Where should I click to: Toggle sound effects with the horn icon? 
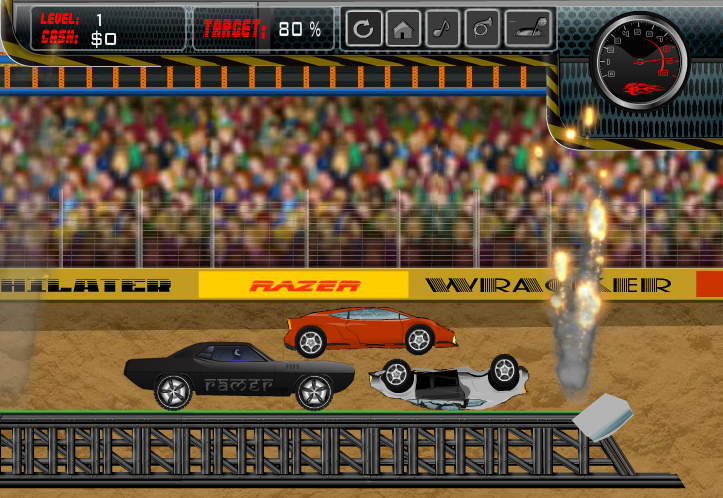(x=481, y=29)
